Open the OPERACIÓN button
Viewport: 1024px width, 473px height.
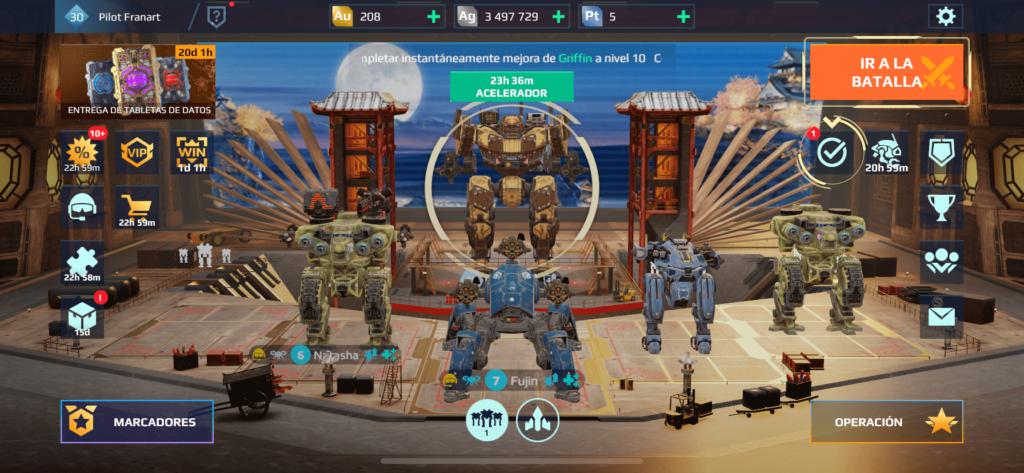886,422
